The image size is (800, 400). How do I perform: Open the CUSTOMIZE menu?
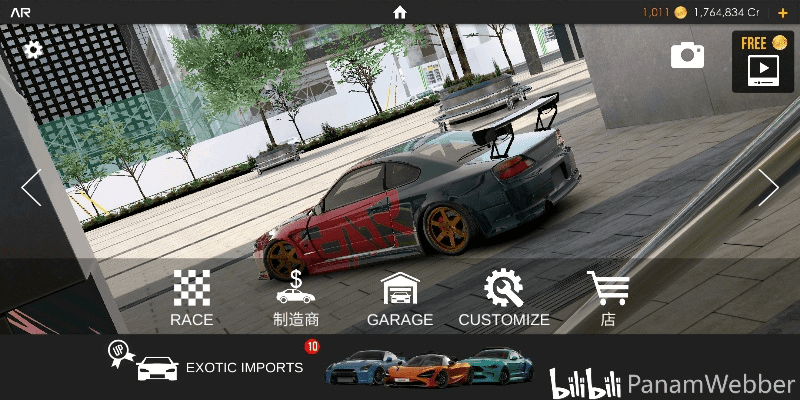pyautogui.click(x=504, y=299)
